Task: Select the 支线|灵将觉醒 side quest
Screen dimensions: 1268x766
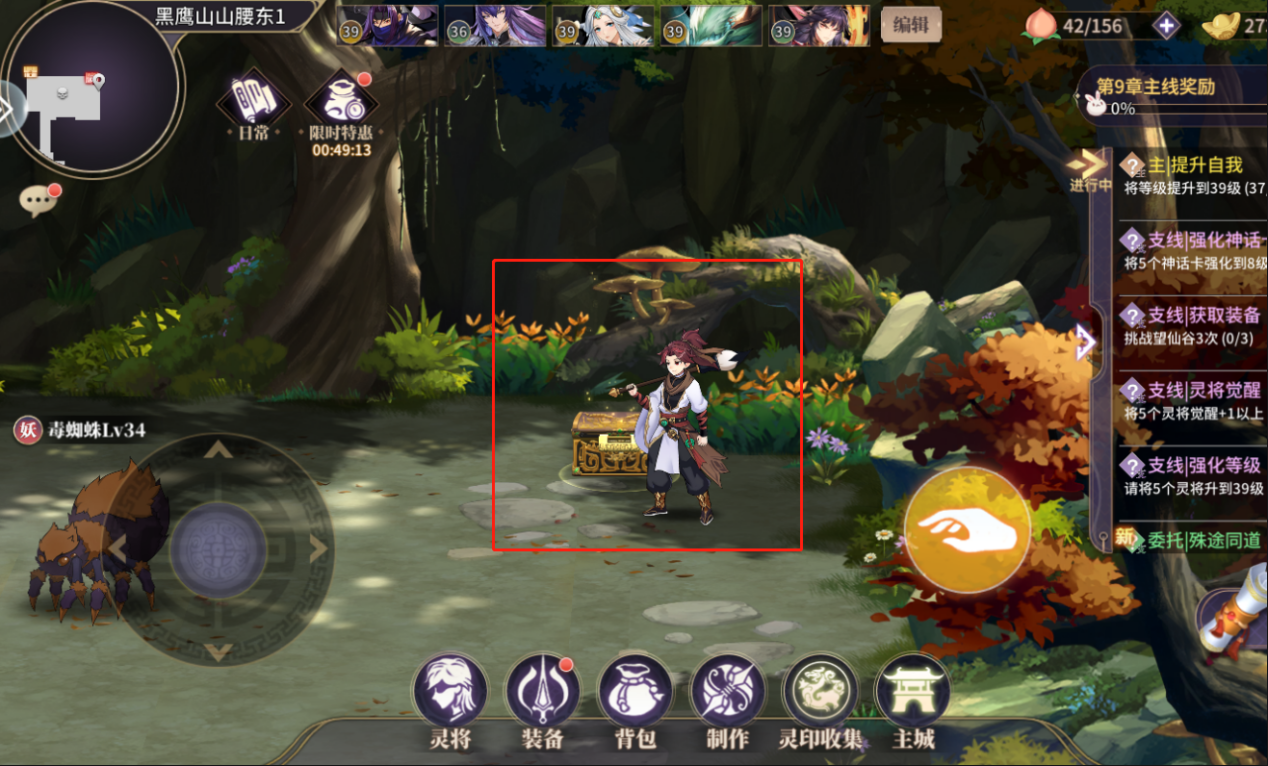Action: click(1190, 400)
